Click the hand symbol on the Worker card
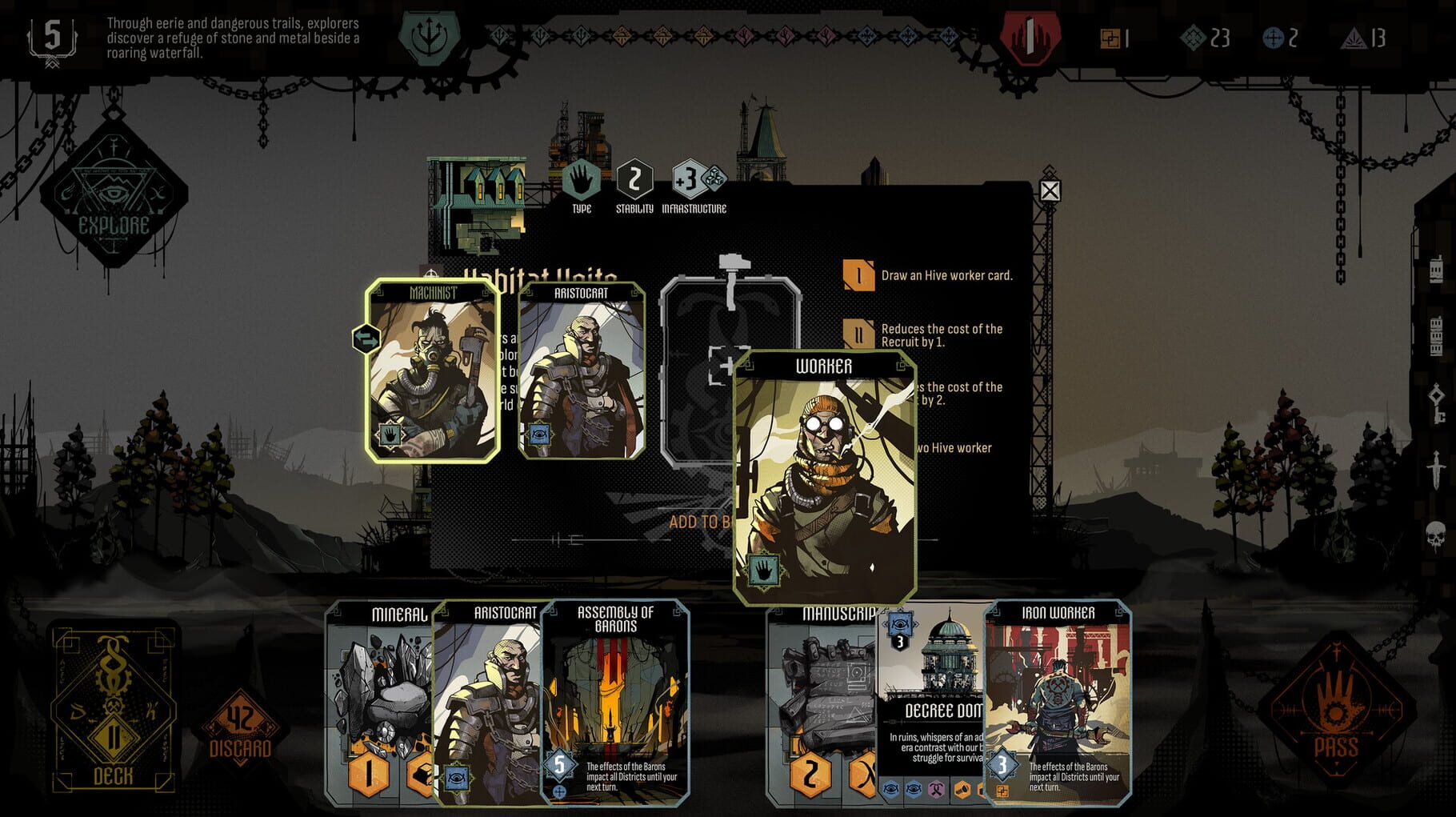 click(764, 571)
